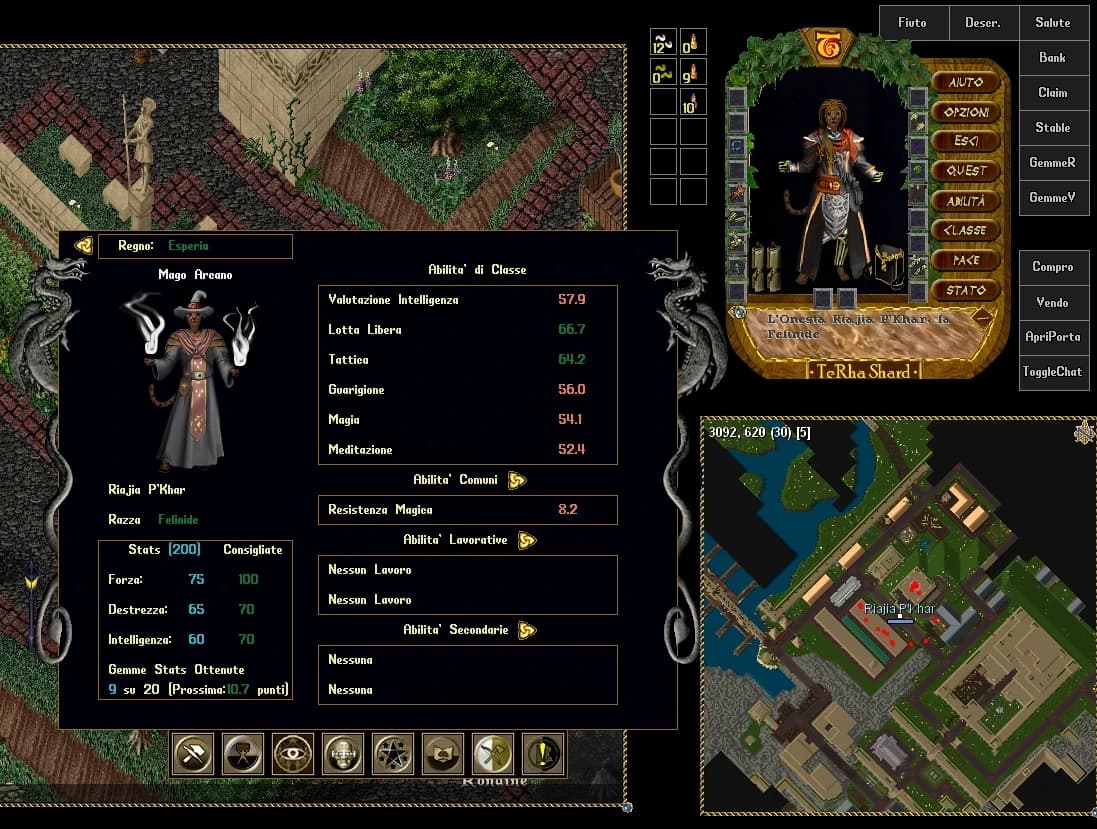Choose the Vendo sell macro
The image size is (1097, 829).
pos(1053,302)
